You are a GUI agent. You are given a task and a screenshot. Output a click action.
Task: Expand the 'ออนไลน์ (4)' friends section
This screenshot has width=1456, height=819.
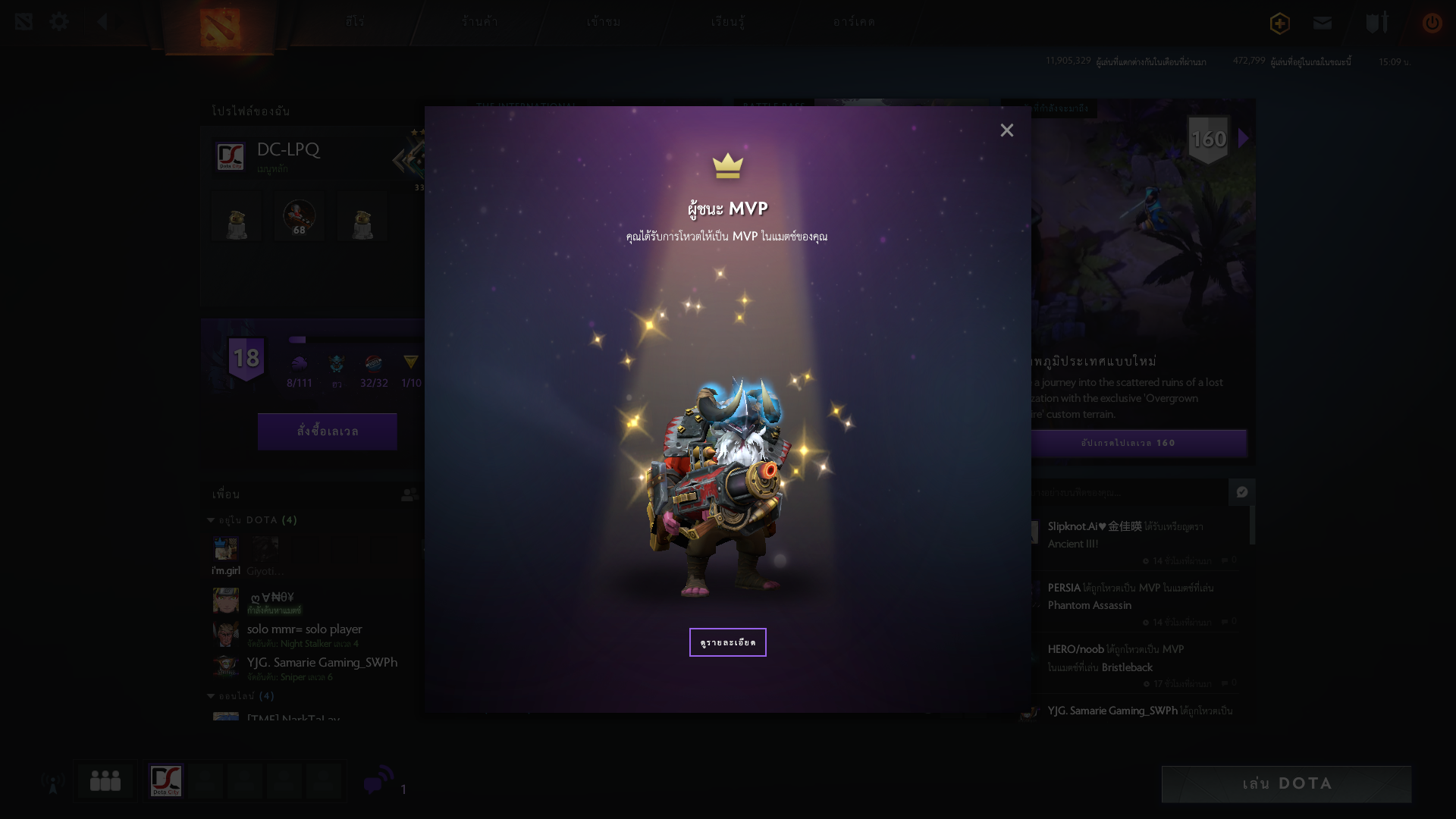click(211, 695)
